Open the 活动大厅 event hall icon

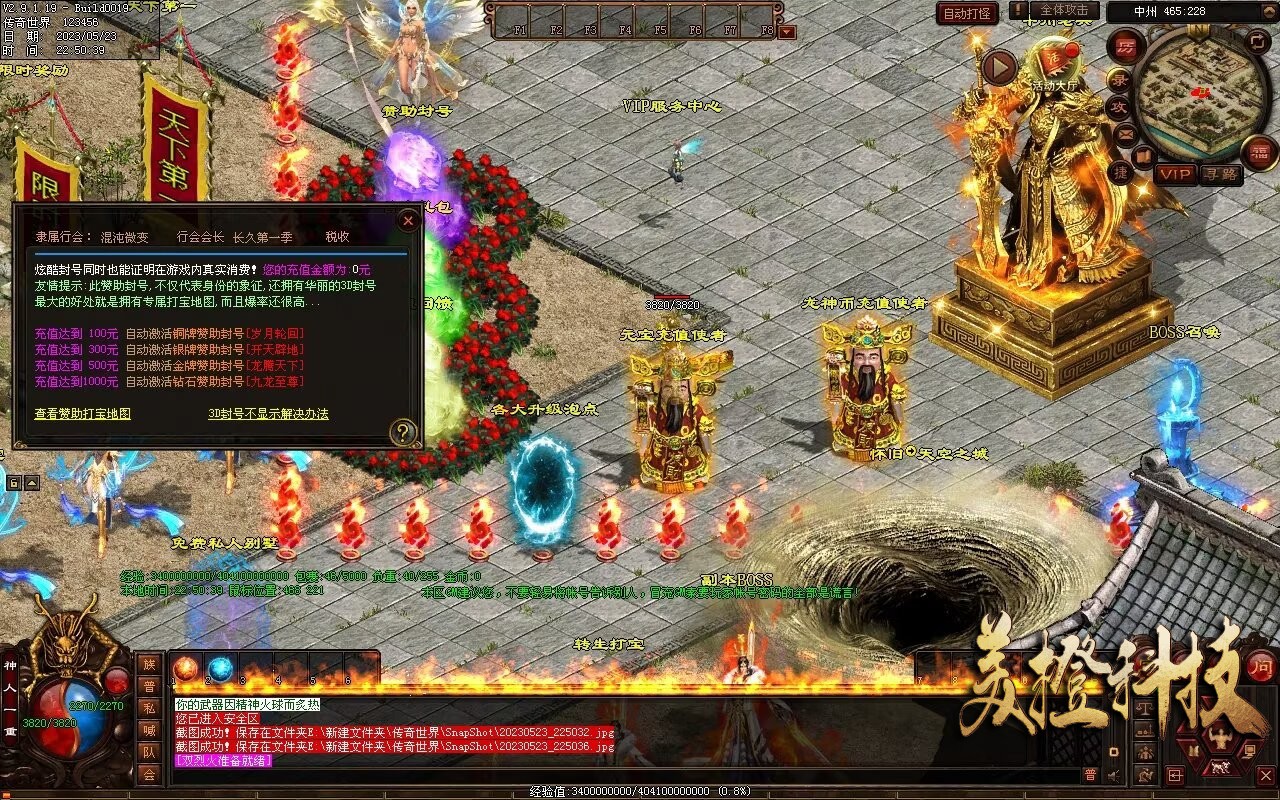[x=1054, y=65]
